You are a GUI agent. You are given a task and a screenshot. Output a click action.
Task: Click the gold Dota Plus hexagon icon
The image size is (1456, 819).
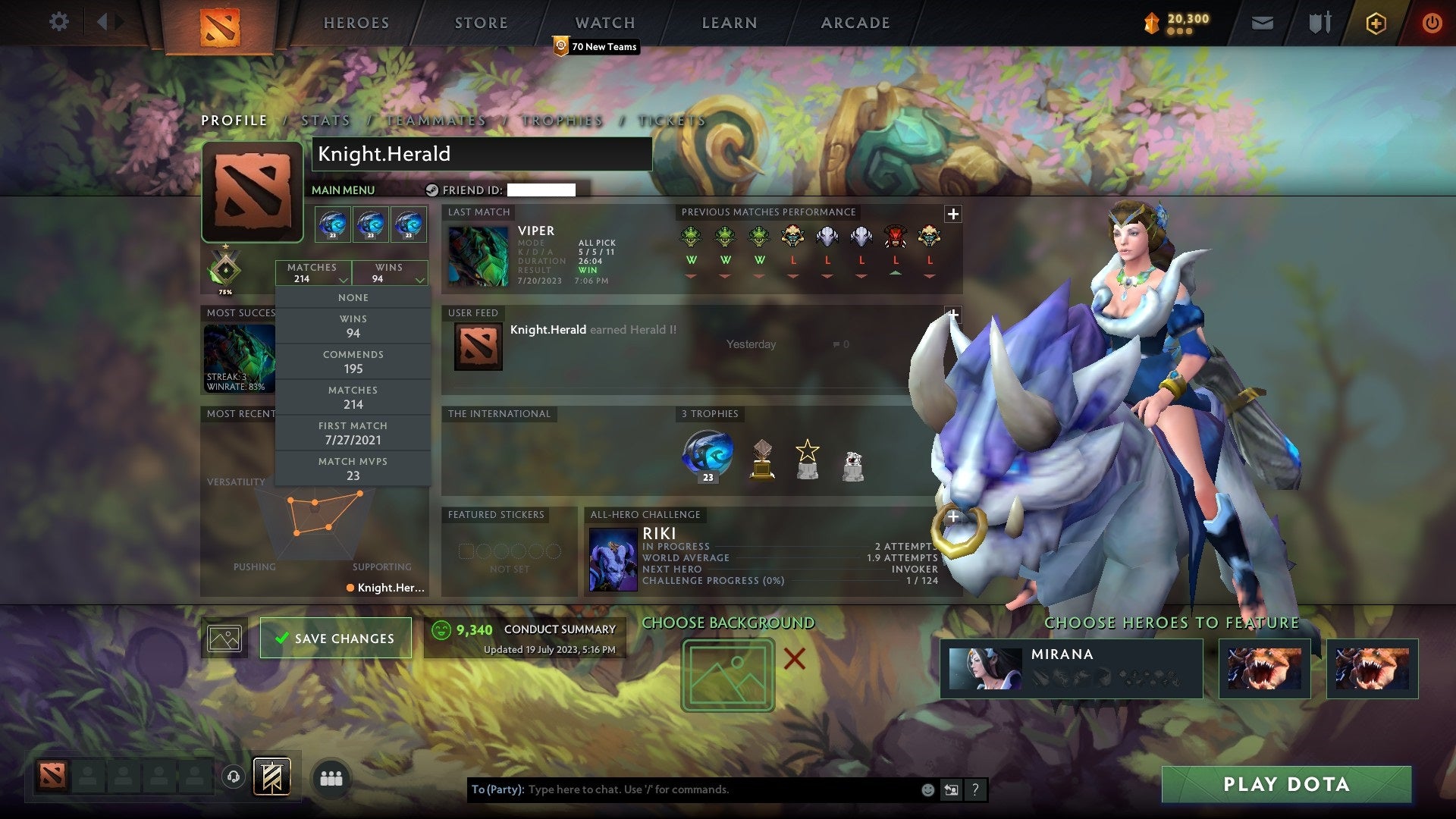click(x=1375, y=23)
